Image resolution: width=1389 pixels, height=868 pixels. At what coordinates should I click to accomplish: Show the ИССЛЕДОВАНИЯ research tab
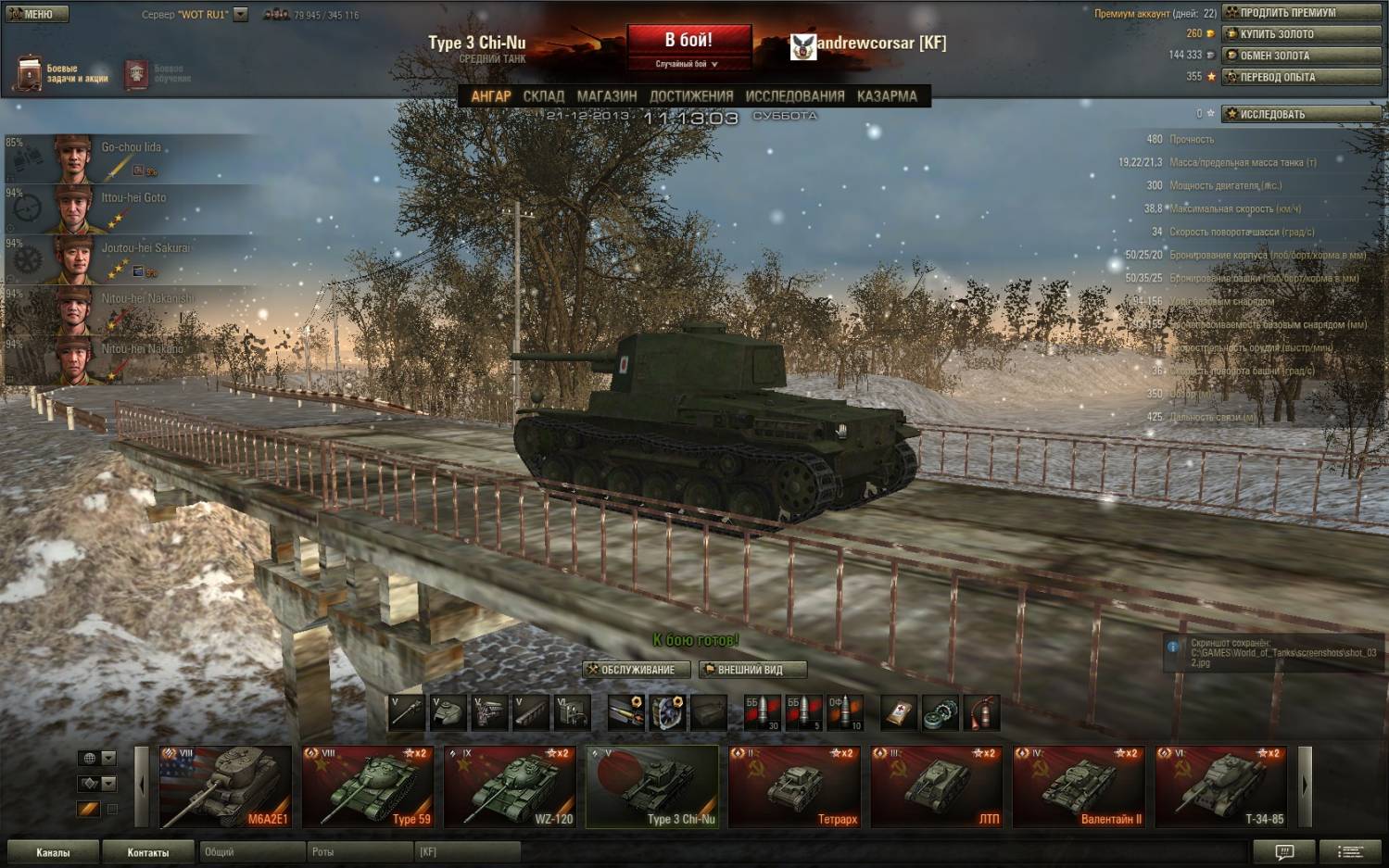click(795, 96)
